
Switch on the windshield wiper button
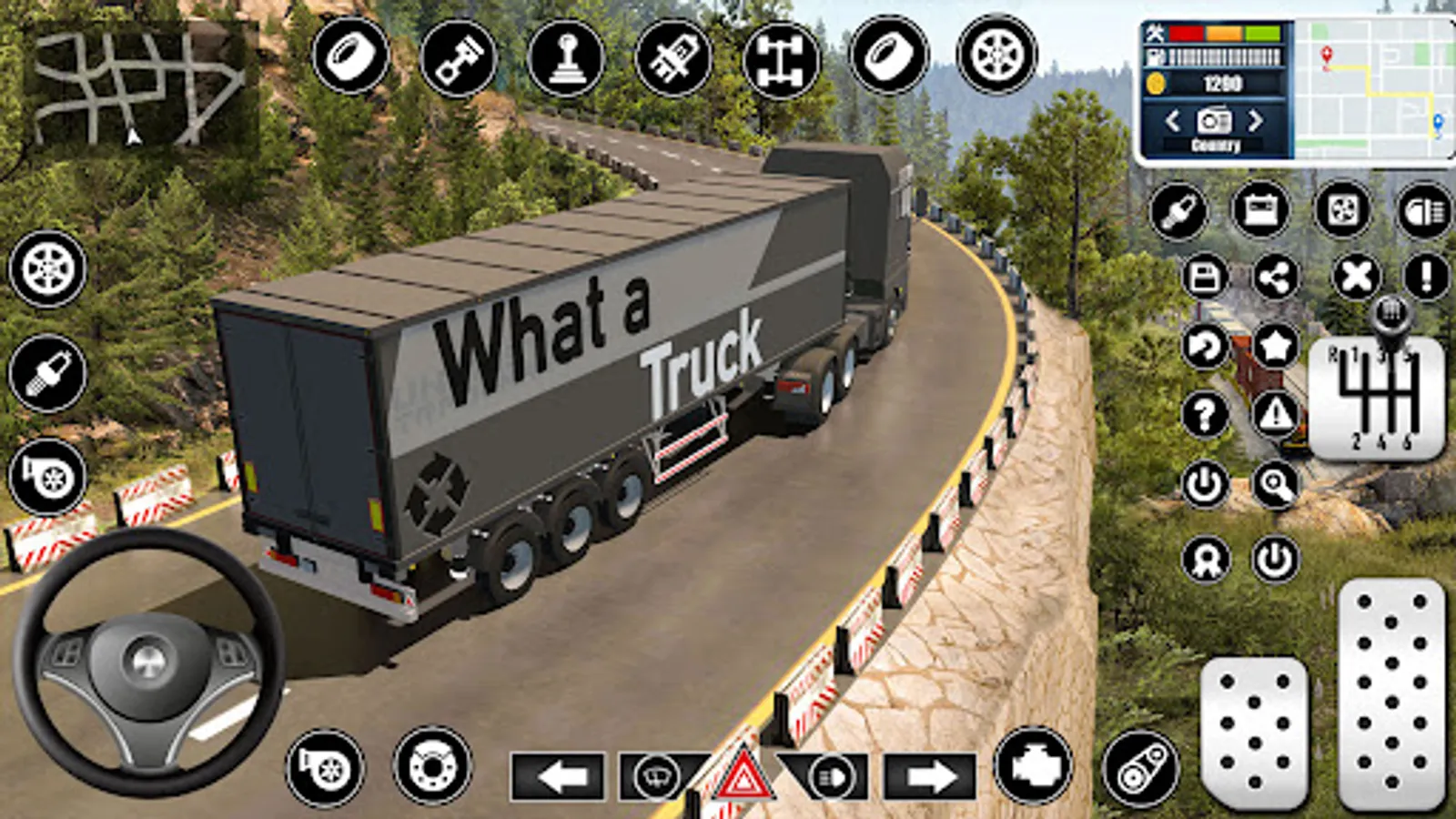[658, 778]
